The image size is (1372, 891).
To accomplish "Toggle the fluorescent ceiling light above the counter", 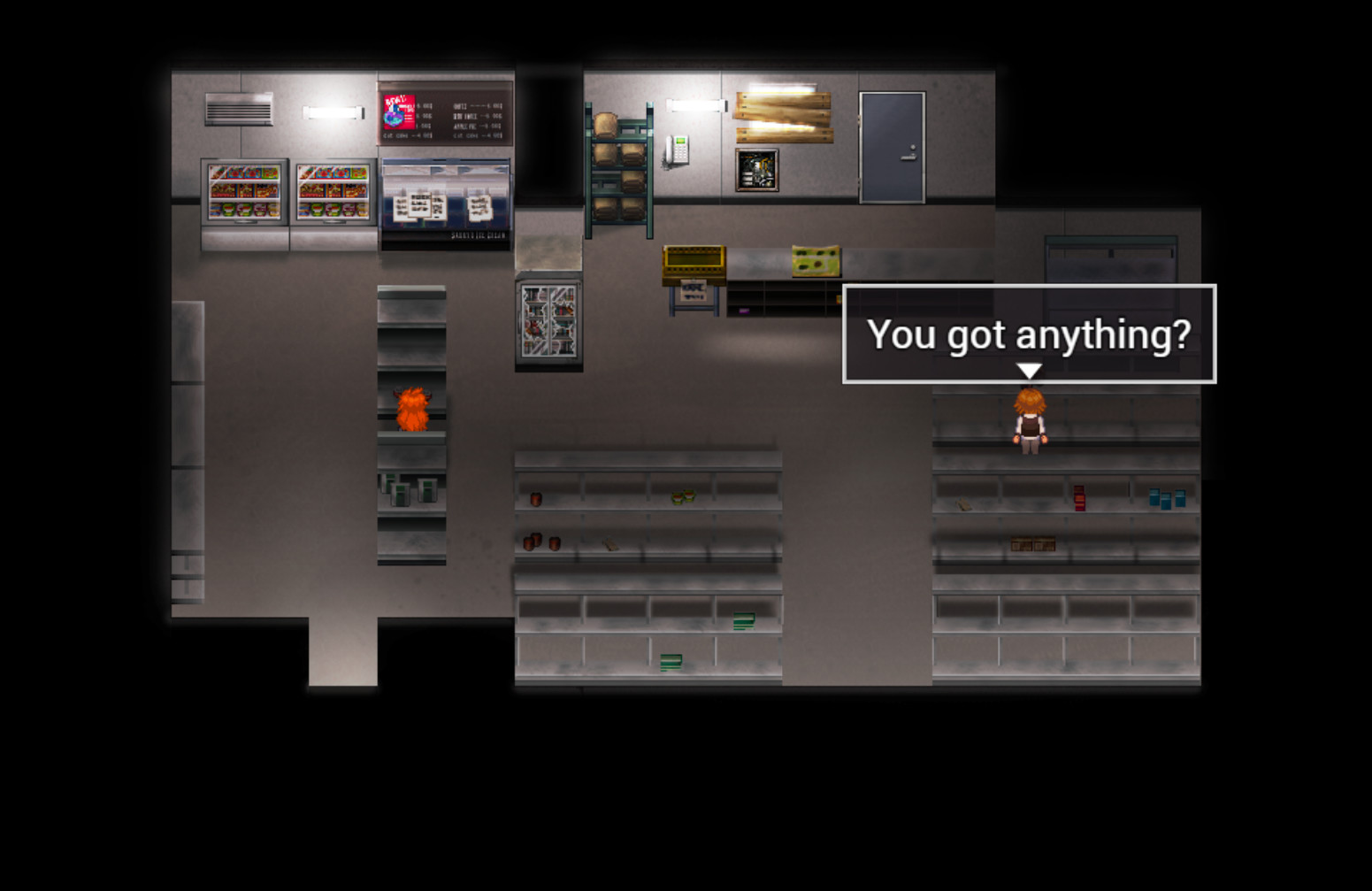I will 694,106.
